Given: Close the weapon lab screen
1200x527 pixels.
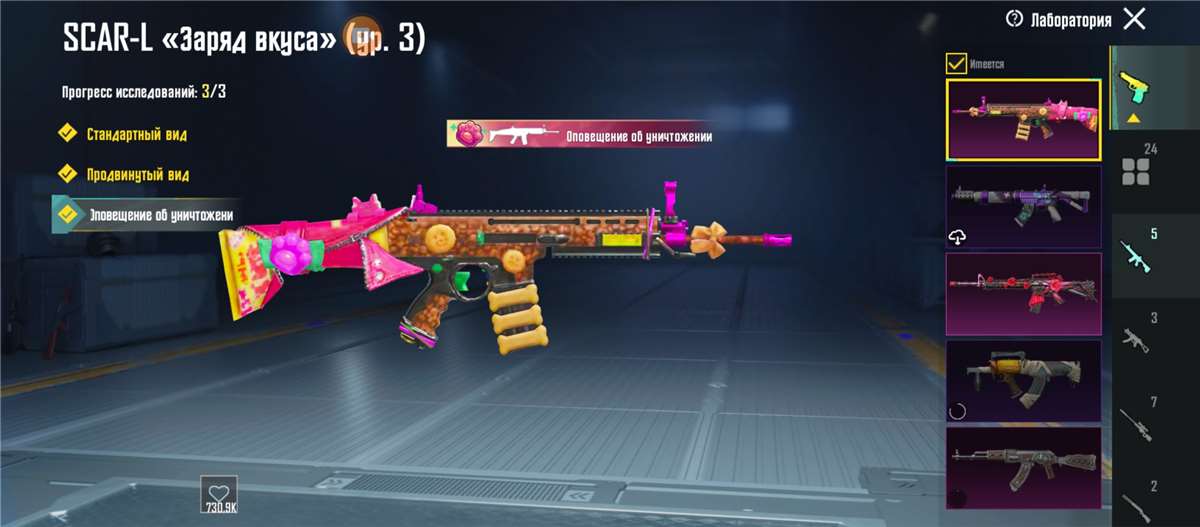Looking at the screenshot, I should [x=1134, y=19].
